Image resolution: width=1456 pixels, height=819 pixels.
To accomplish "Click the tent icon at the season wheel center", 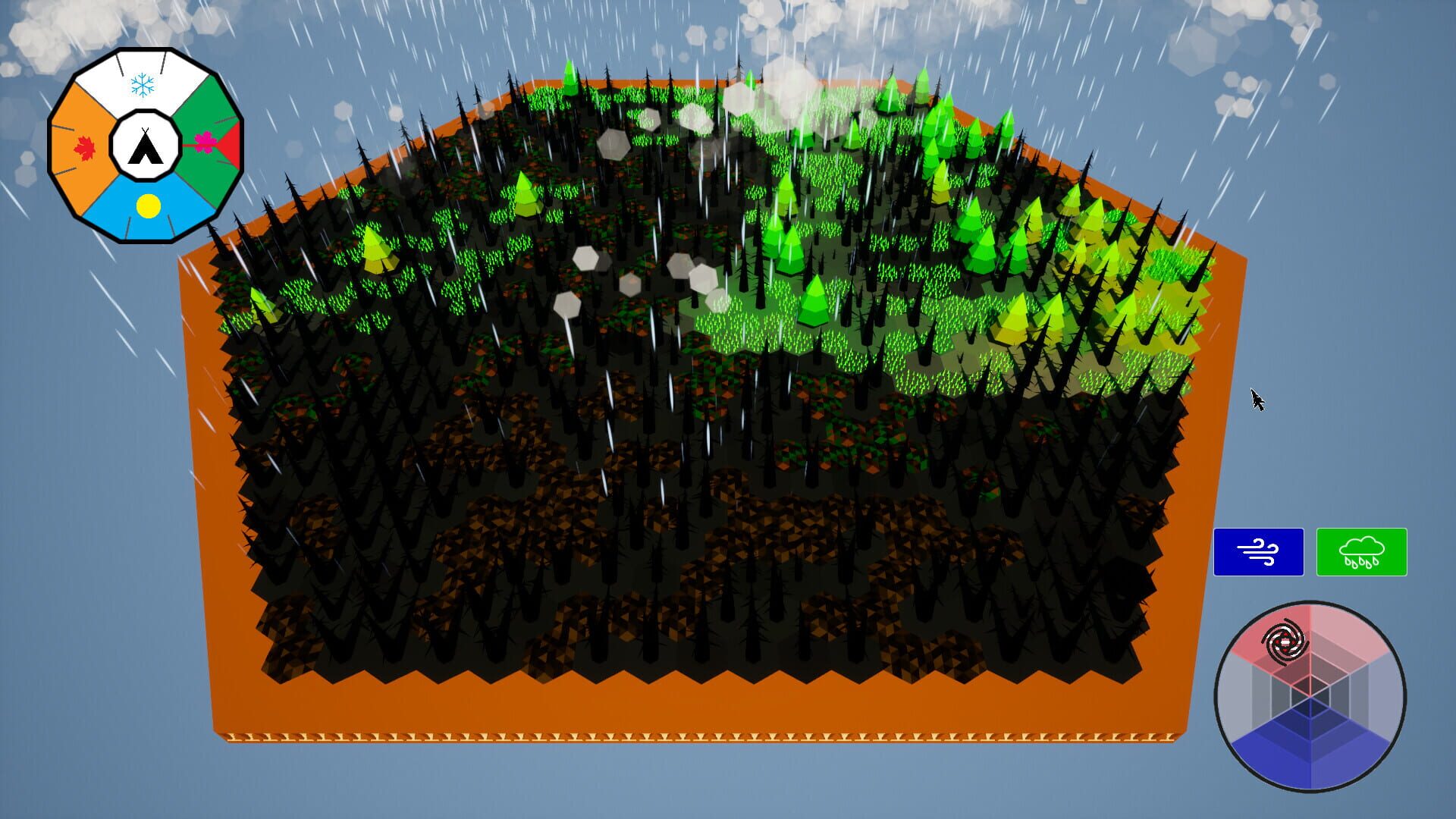I will pos(145,148).
